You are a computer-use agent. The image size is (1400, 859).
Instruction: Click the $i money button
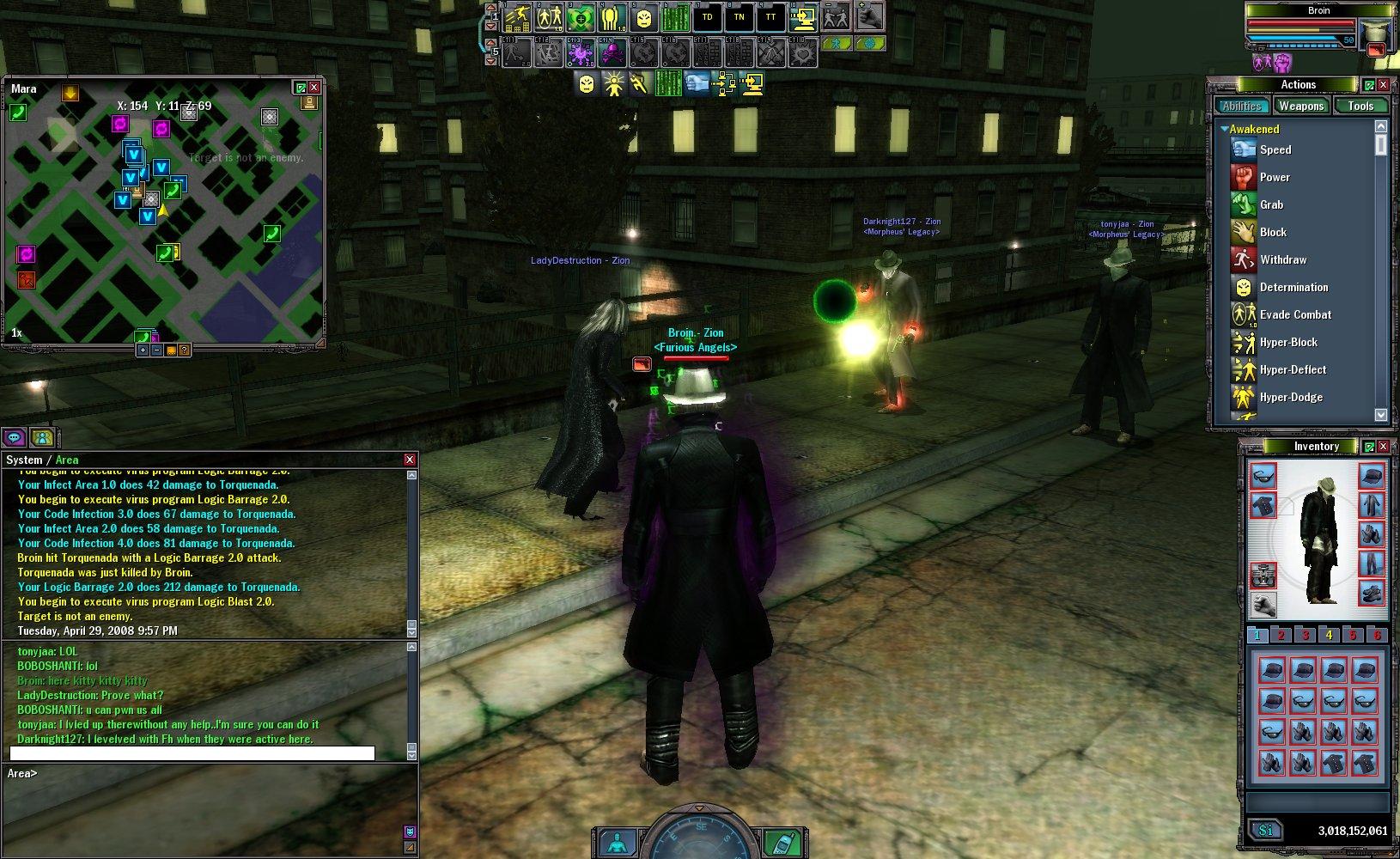point(1265,831)
